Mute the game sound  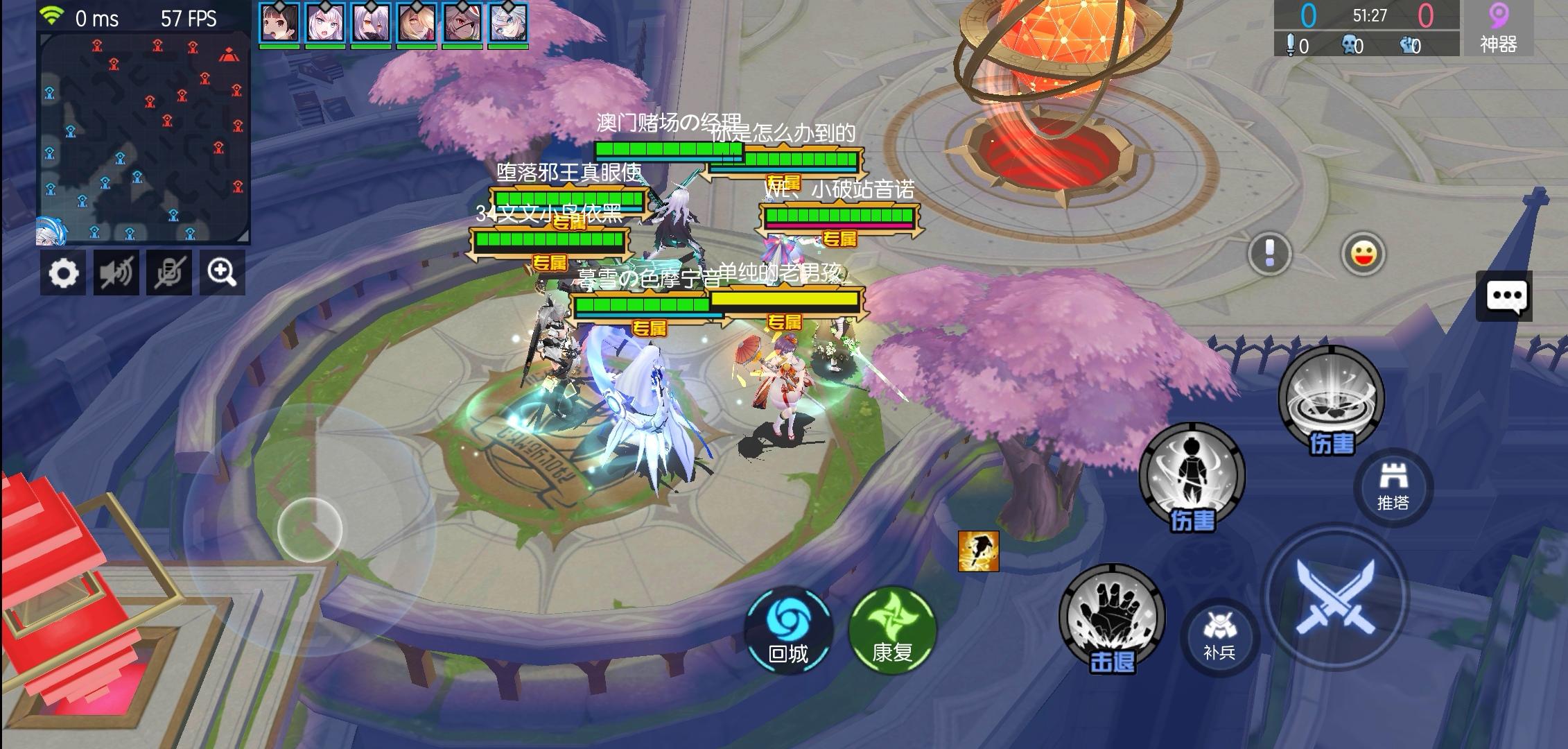(x=116, y=273)
